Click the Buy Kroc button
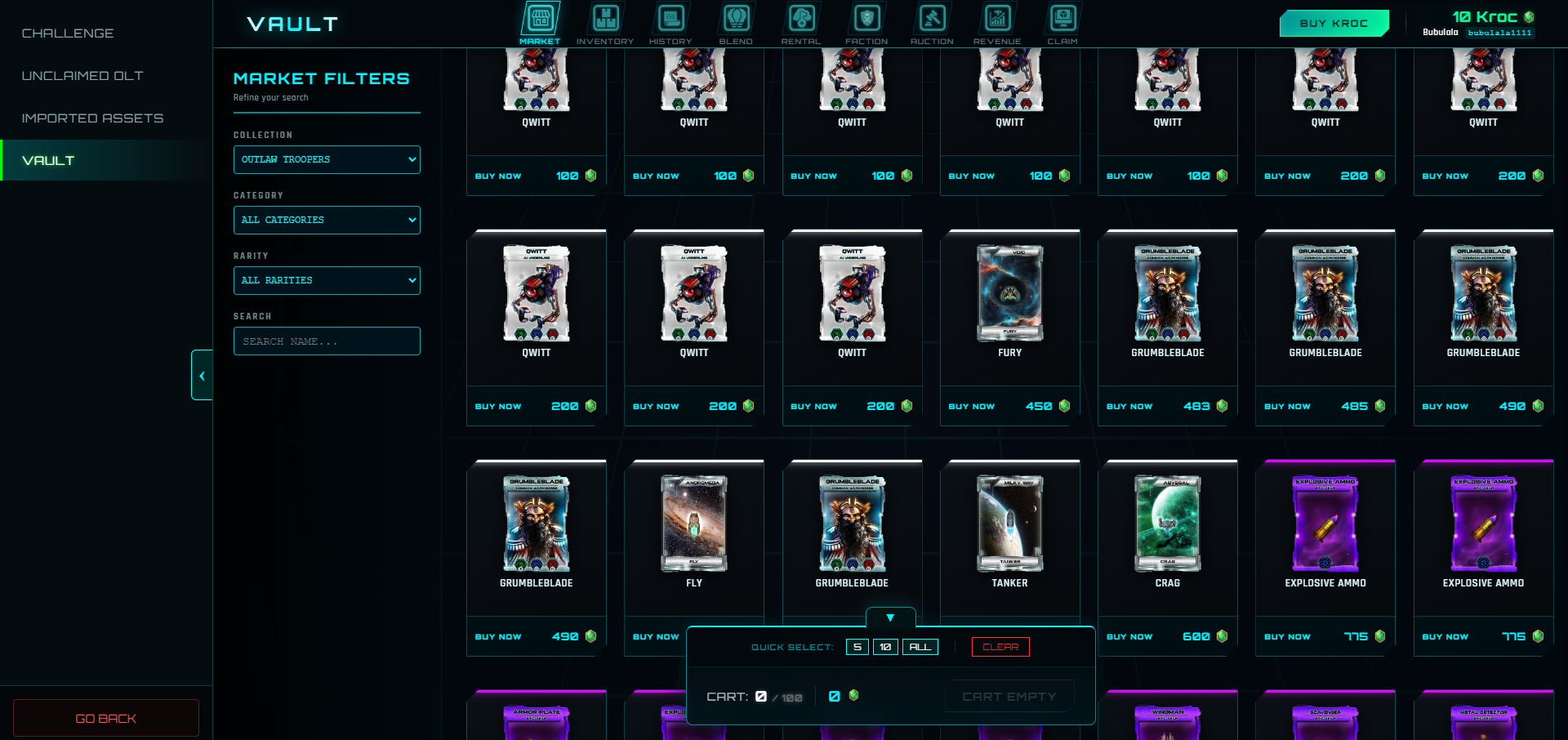Viewport: 1568px width, 740px height. coord(1334,24)
